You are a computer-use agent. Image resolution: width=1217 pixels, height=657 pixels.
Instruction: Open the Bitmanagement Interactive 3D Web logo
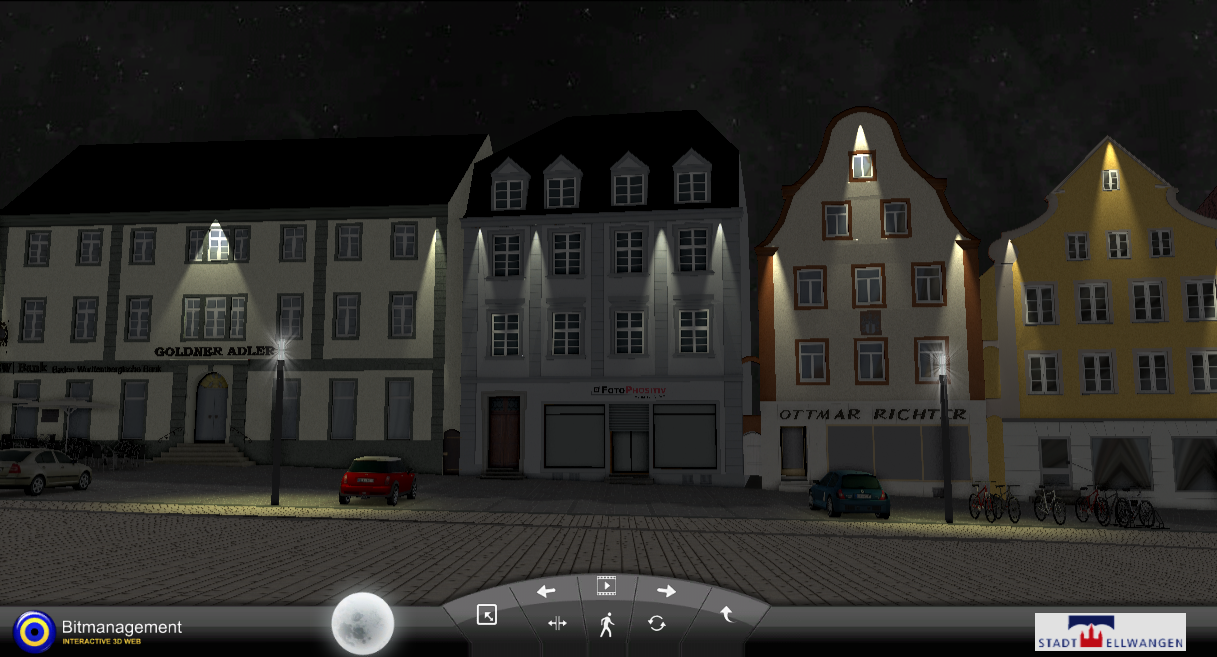[98, 631]
